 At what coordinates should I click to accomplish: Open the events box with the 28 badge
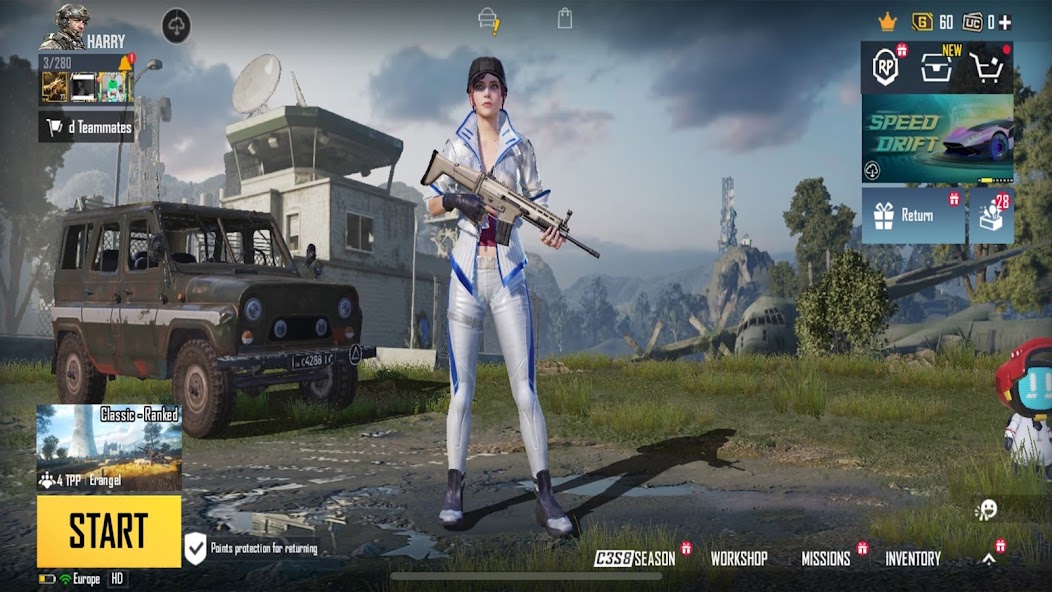coord(990,215)
